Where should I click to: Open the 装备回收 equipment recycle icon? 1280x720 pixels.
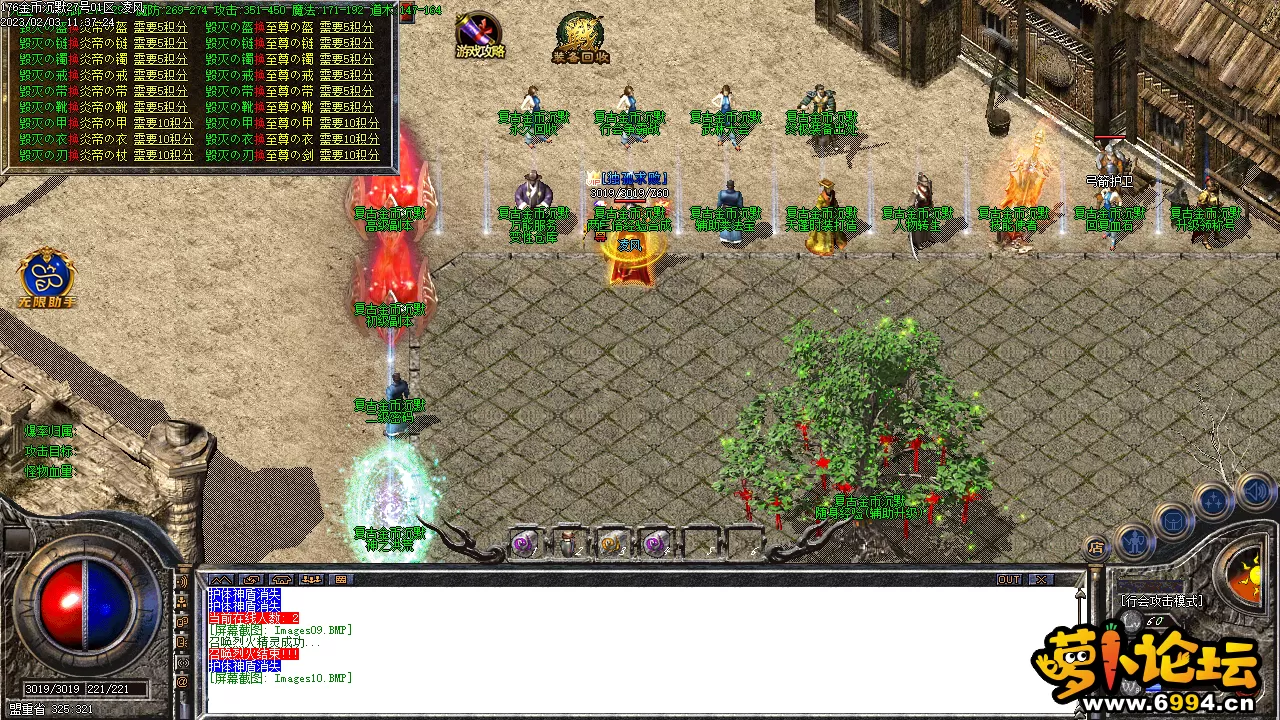[580, 37]
